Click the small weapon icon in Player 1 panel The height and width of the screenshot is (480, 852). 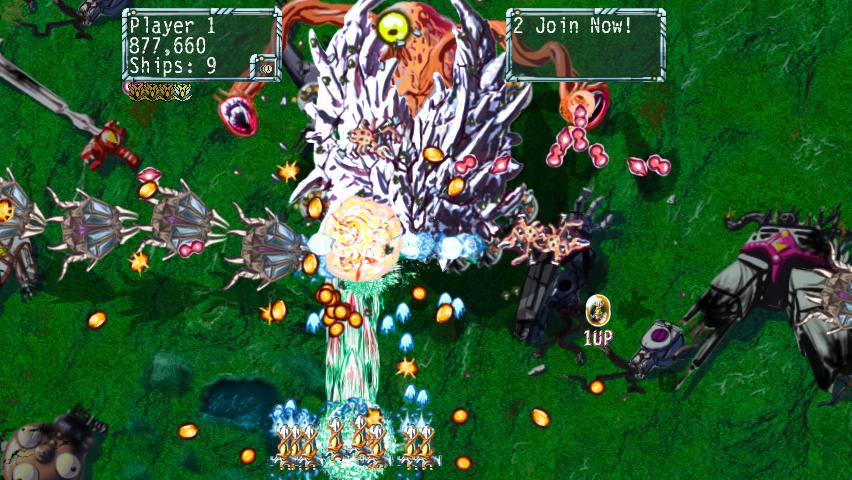pos(265,67)
